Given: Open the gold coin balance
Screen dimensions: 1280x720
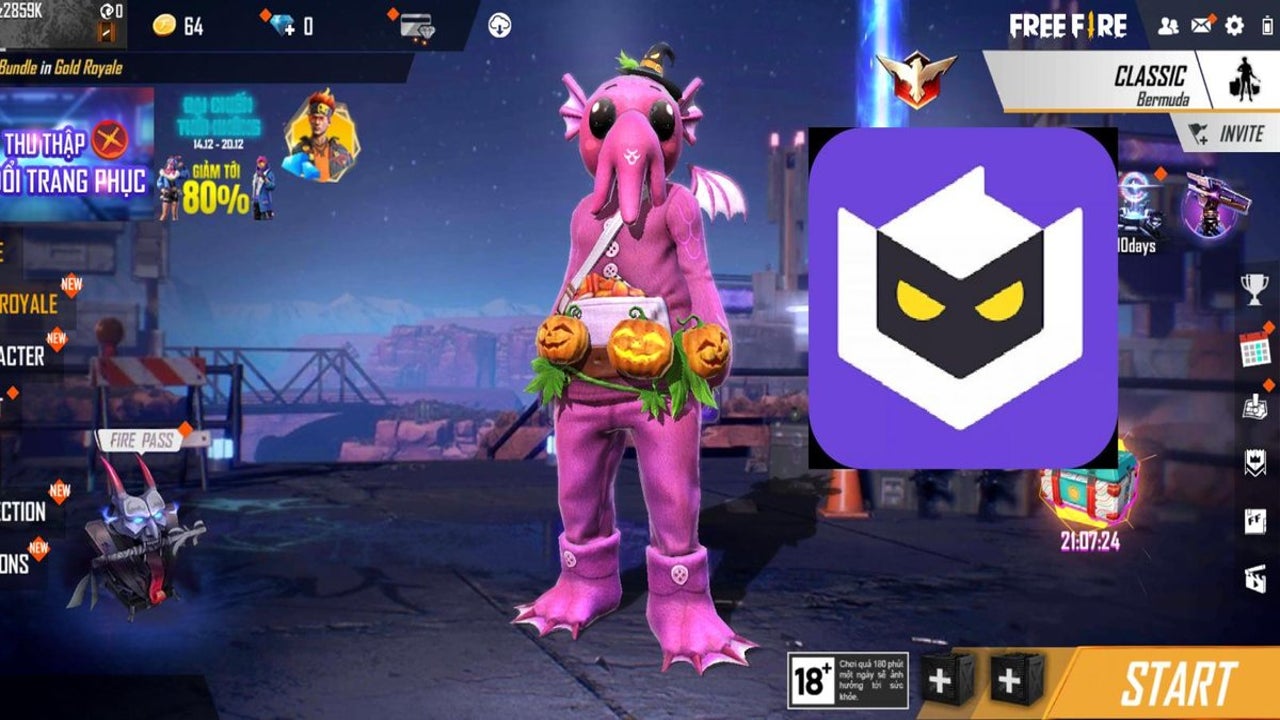Looking at the screenshot, I should [178, 26].
